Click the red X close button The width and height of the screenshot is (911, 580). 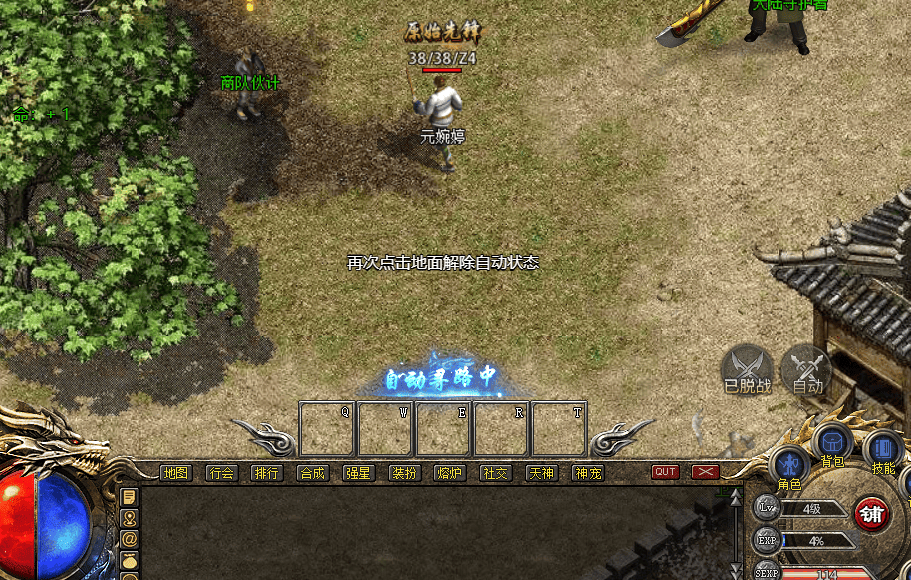706,472
